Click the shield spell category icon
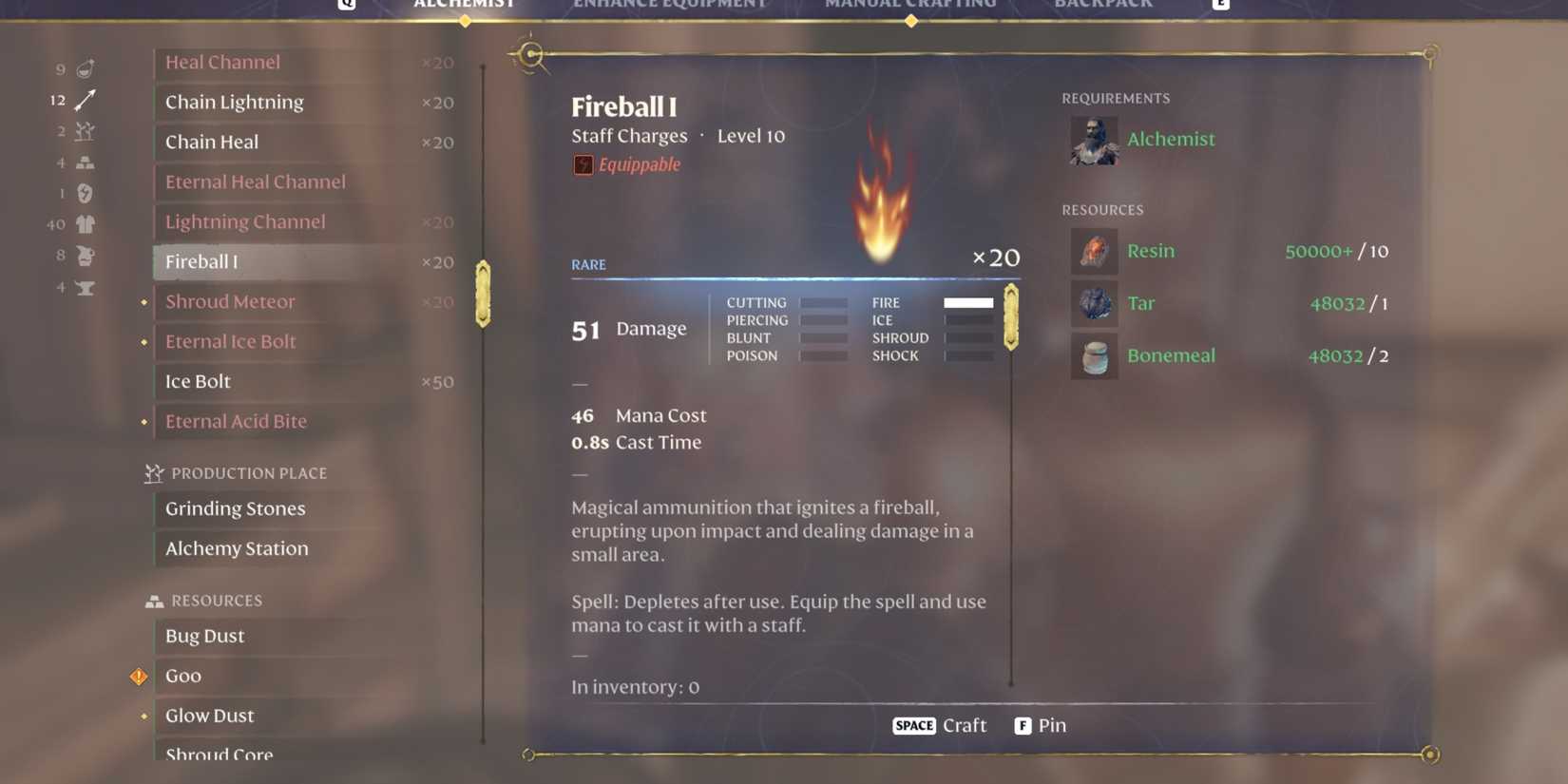This screenshot has width=1568, height=784. click(x=84, y=193)
